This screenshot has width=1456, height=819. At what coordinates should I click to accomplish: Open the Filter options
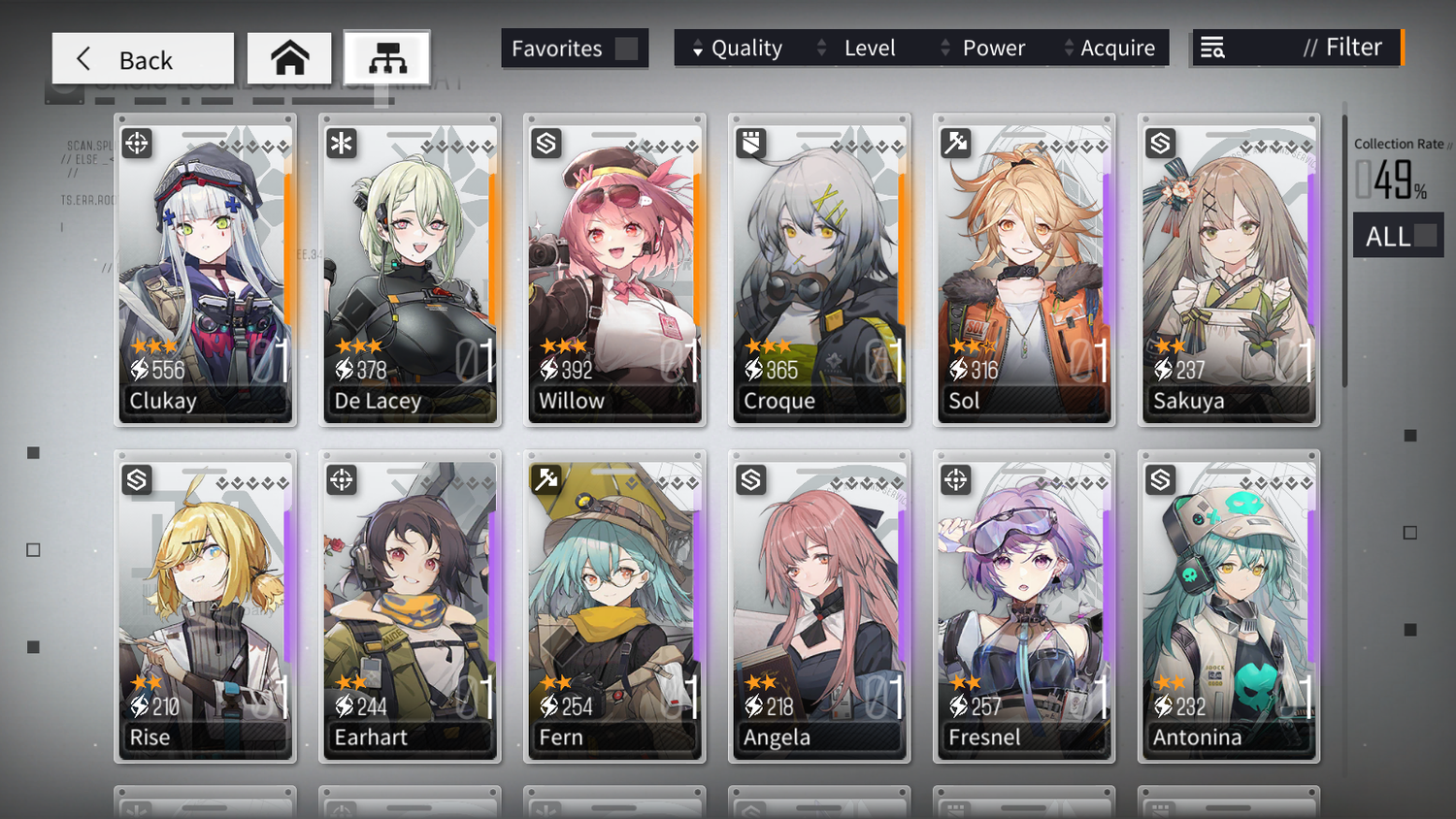(1297, 48)
